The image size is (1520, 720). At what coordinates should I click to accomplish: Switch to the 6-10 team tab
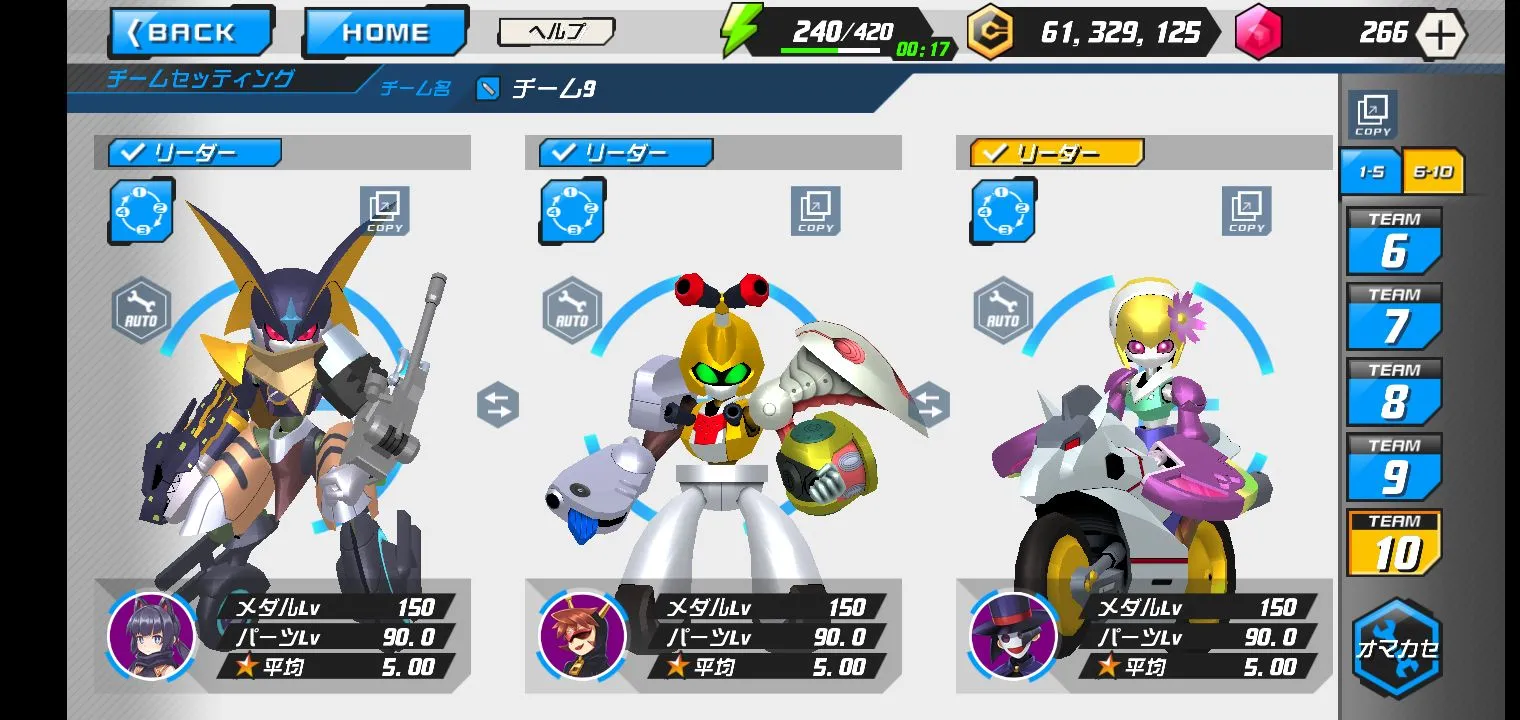1434,172
